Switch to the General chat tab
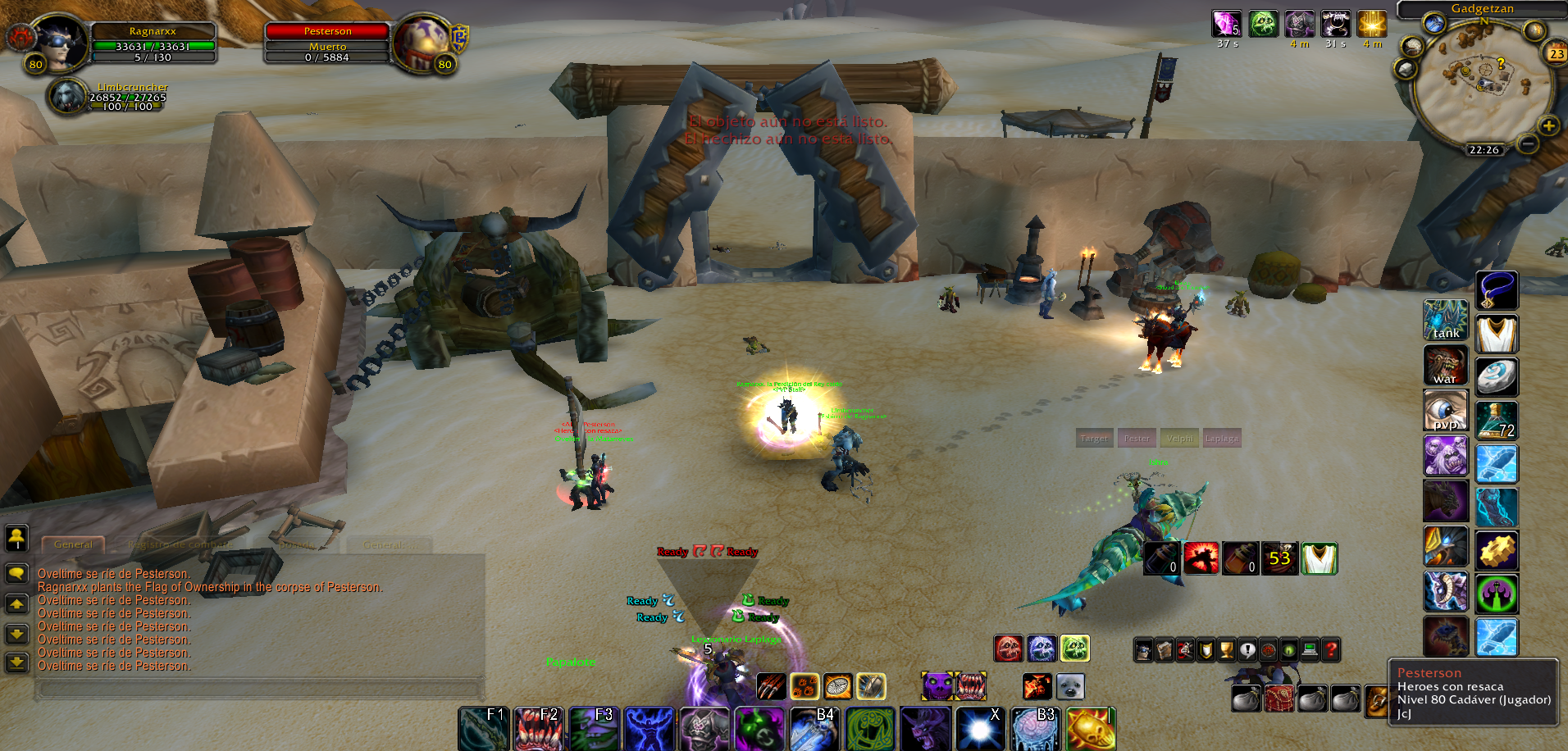This screenshot has height=751, width=1568. tap(73, 544)
